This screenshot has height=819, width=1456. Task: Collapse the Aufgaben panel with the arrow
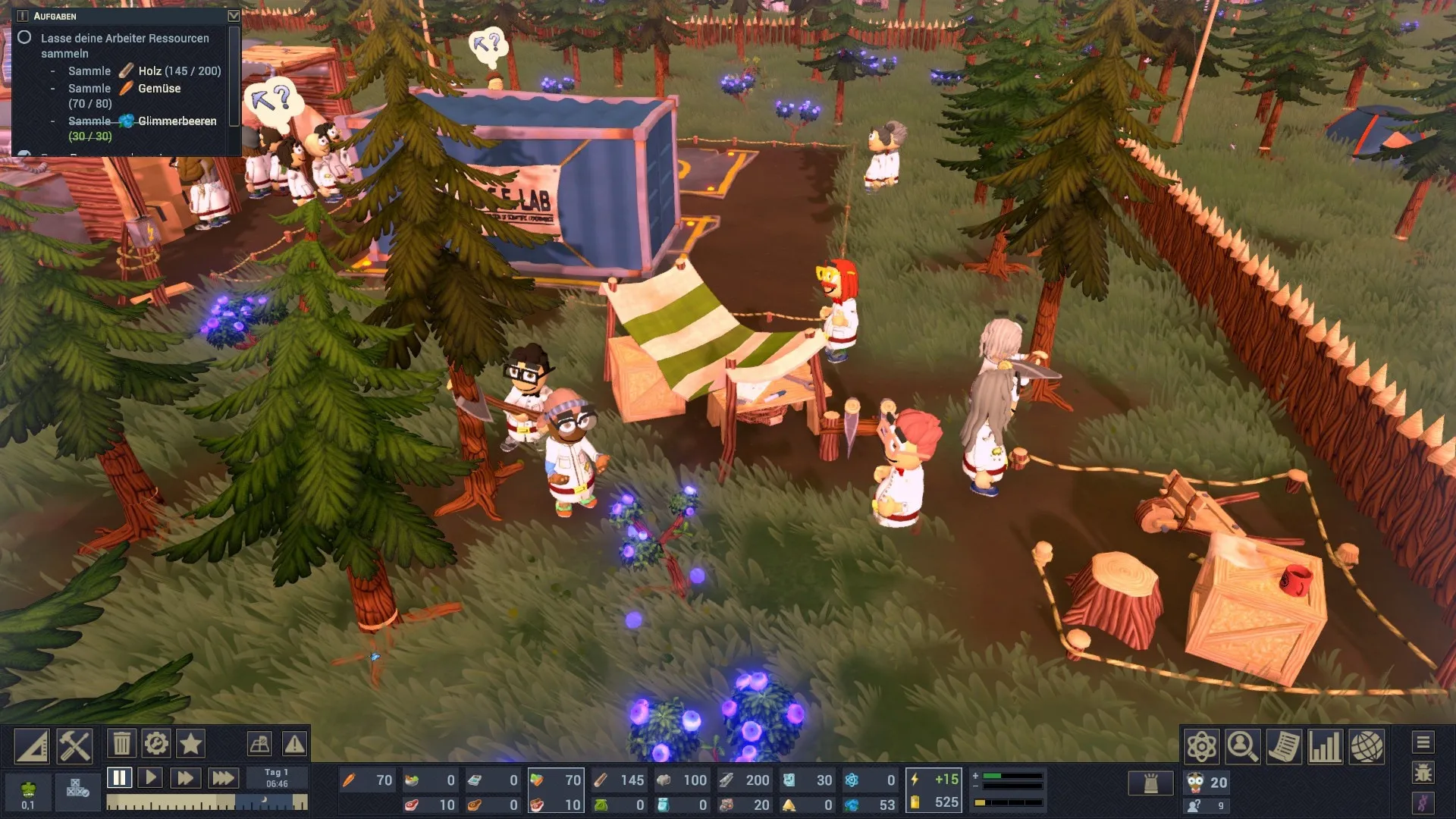[234, 16]
